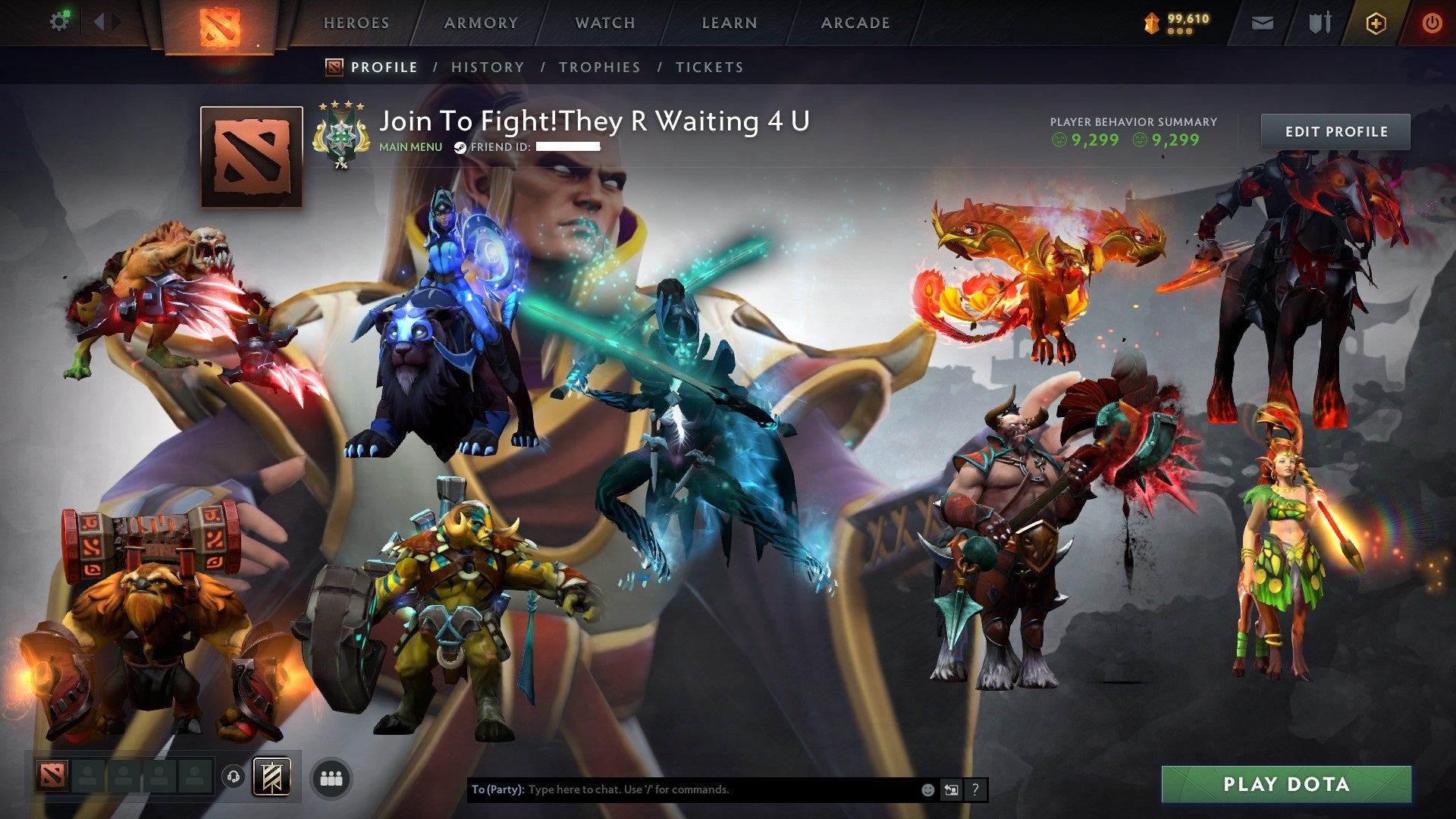
Task: Switch to the TROPHIES tab
Action: click(x=600, y=67)
